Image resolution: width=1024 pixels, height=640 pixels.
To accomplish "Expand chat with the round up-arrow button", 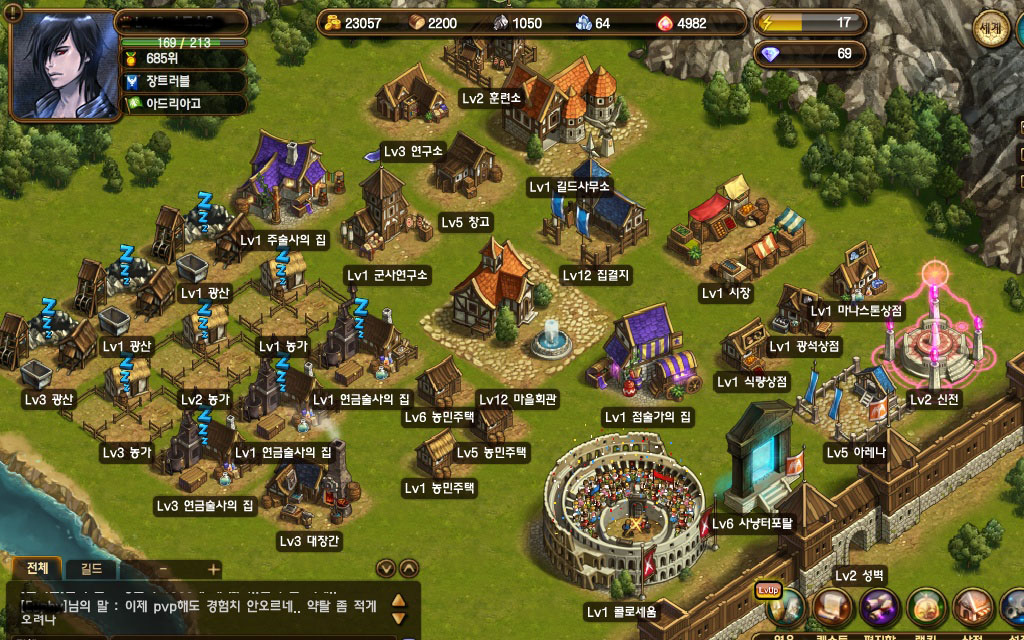I will [x=409, y=568].
